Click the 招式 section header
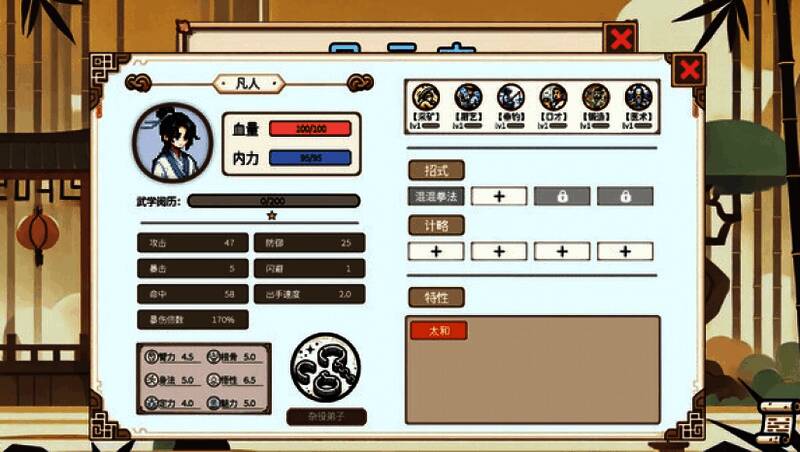800x452 pixels. click(x=436, y=169)
